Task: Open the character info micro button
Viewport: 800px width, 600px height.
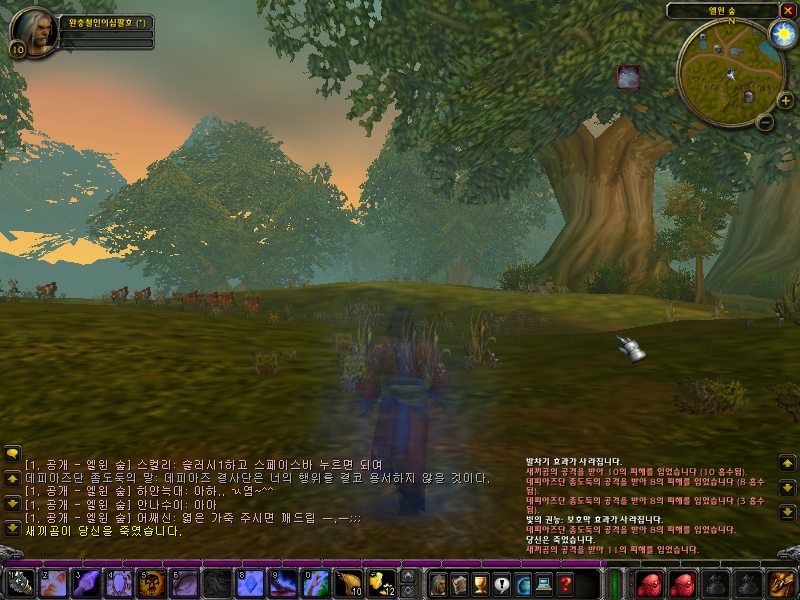Action: (x=437, y=582)
